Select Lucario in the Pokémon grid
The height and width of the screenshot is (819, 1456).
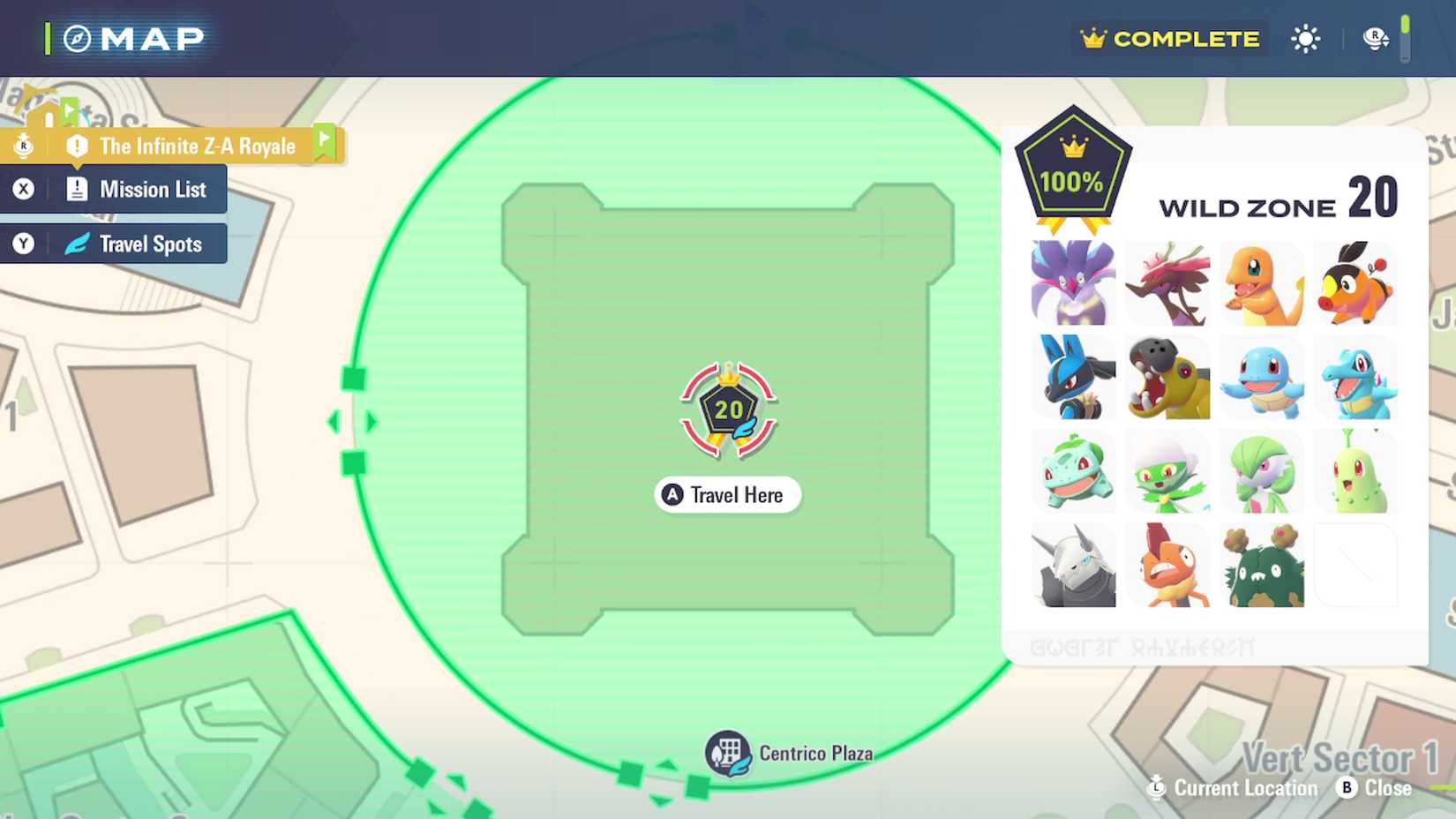(x=1071, y=378)
